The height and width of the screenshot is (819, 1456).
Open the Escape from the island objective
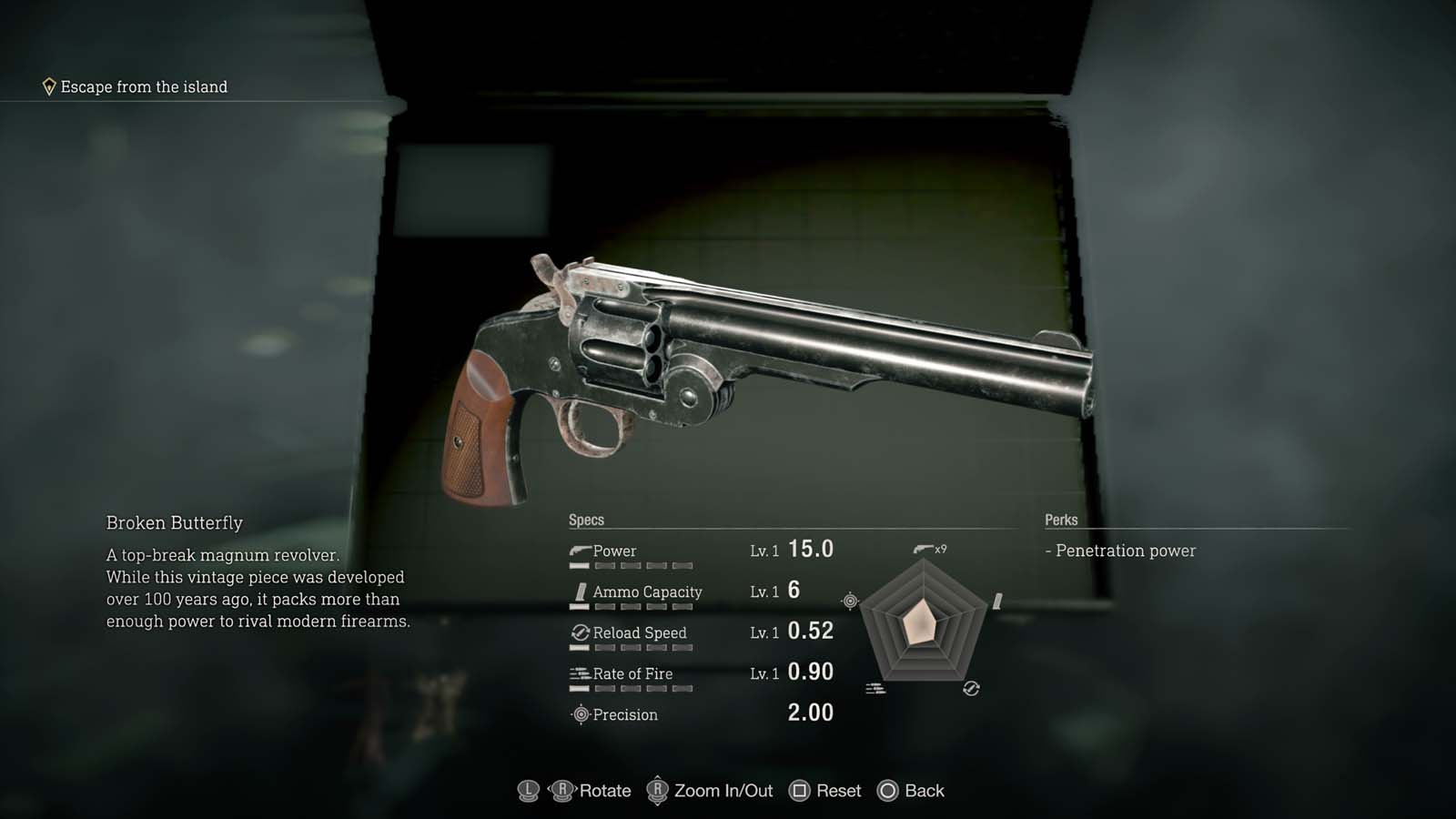coord(143,87)
